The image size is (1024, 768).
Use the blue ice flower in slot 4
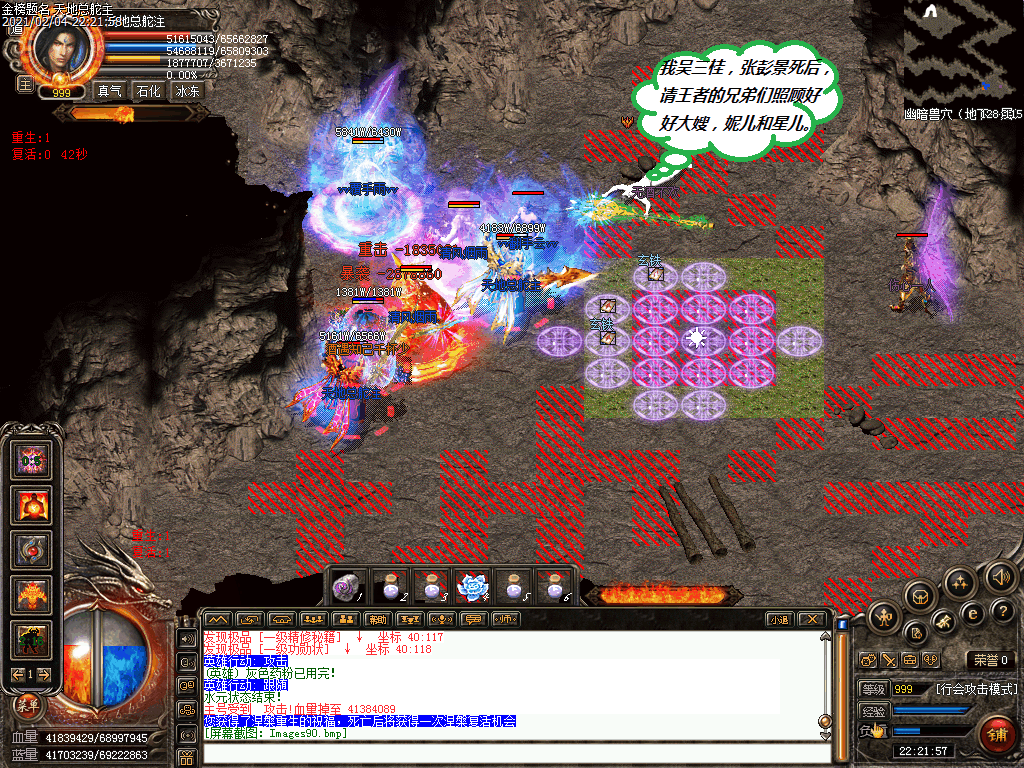(470, 587)
